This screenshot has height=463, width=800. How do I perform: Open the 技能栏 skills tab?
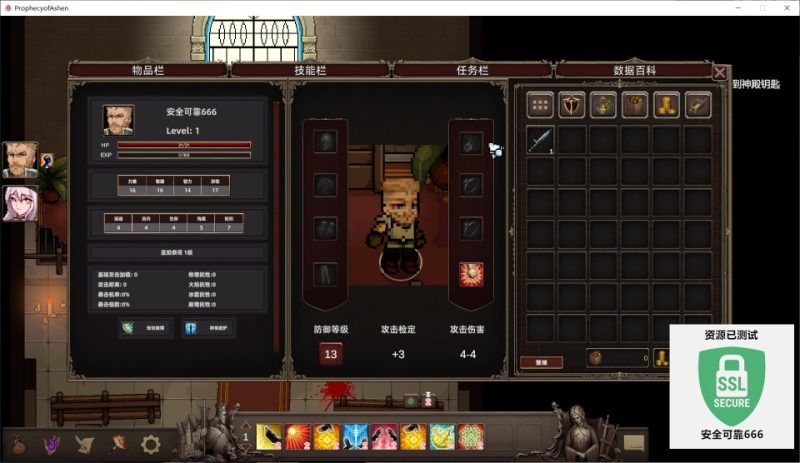[308, 70]
